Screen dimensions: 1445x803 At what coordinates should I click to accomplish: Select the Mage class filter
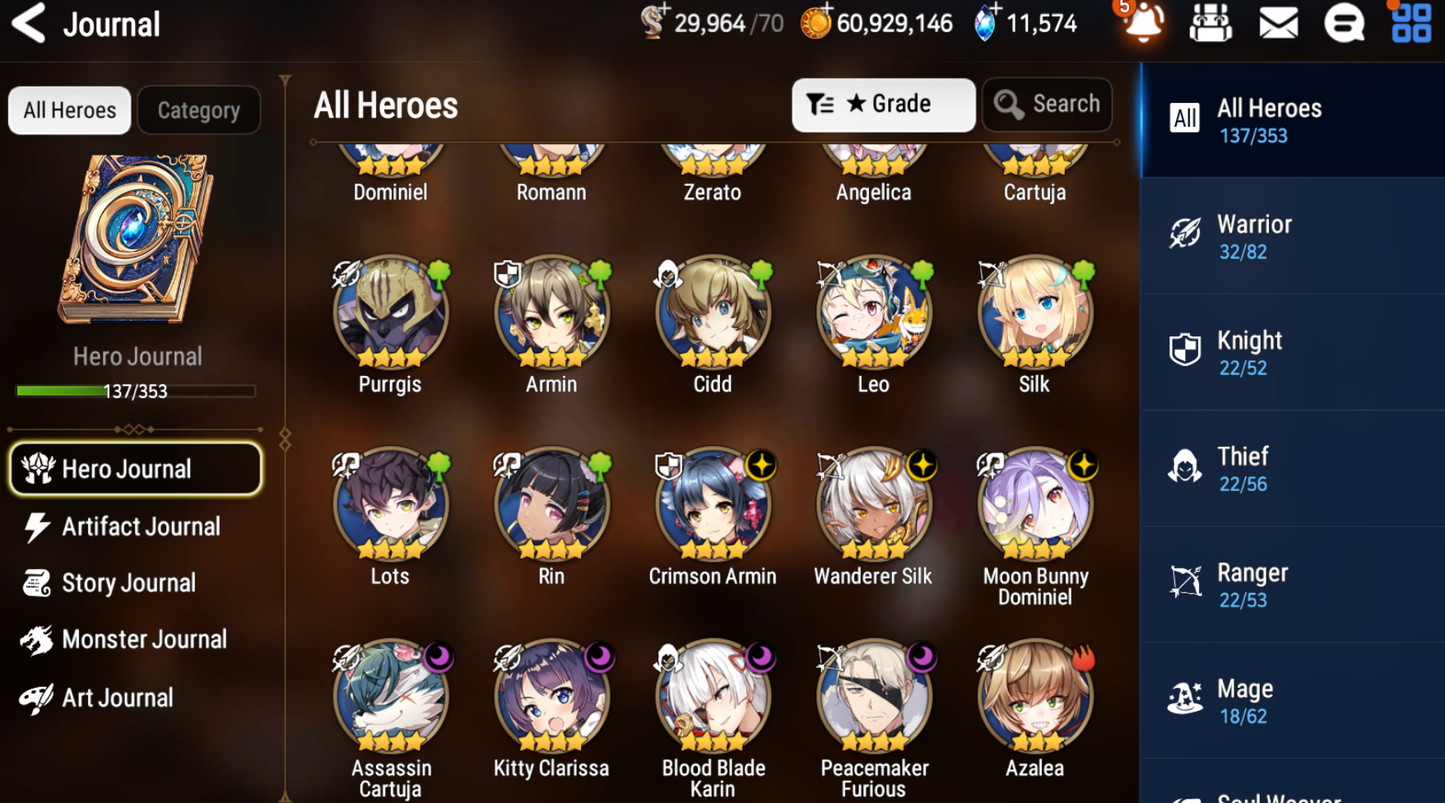(x=1290, y=701)
